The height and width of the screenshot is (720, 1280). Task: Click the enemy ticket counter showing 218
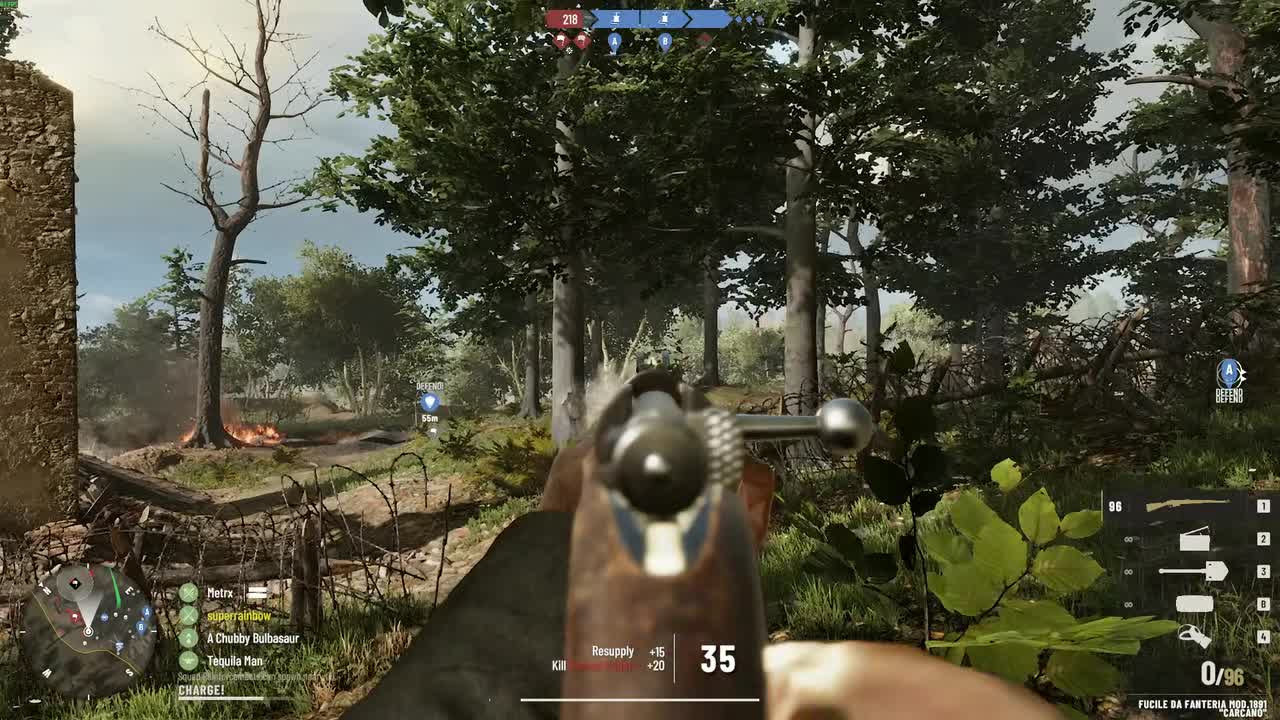coord(570,17)
